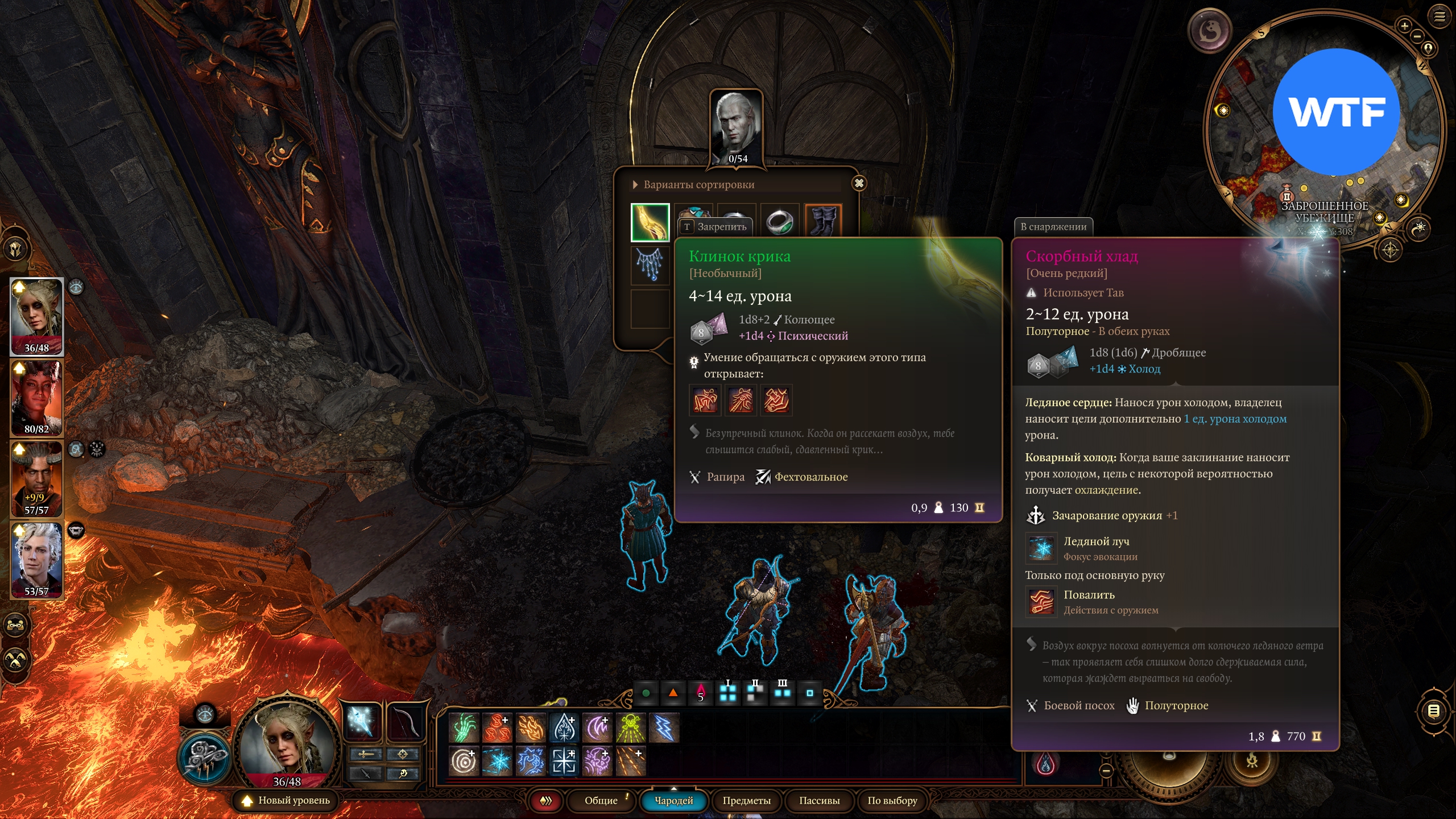Click the Новый уровень level-up button

[x=287, y=801]
